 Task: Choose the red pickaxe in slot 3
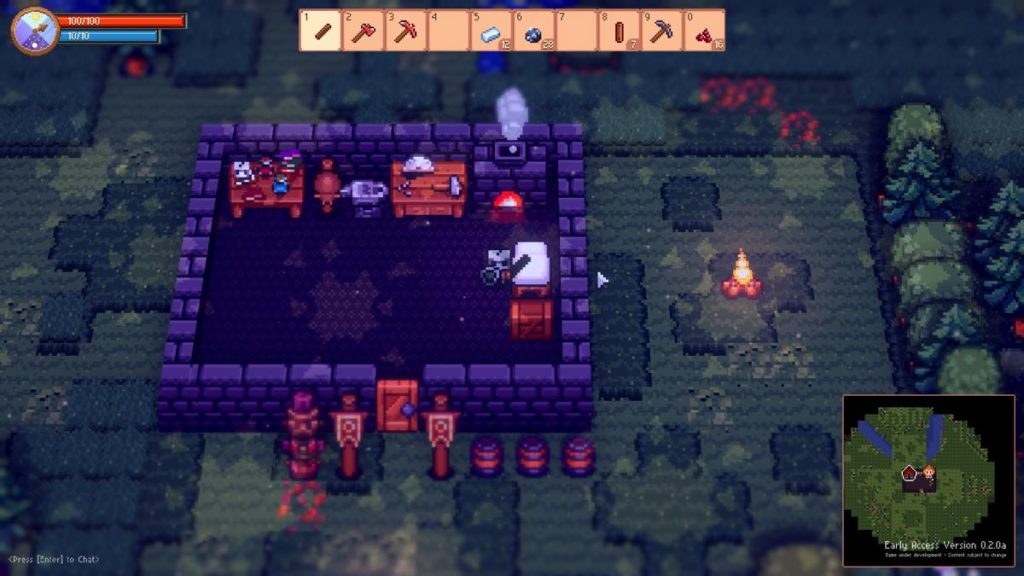click(405, 31)
